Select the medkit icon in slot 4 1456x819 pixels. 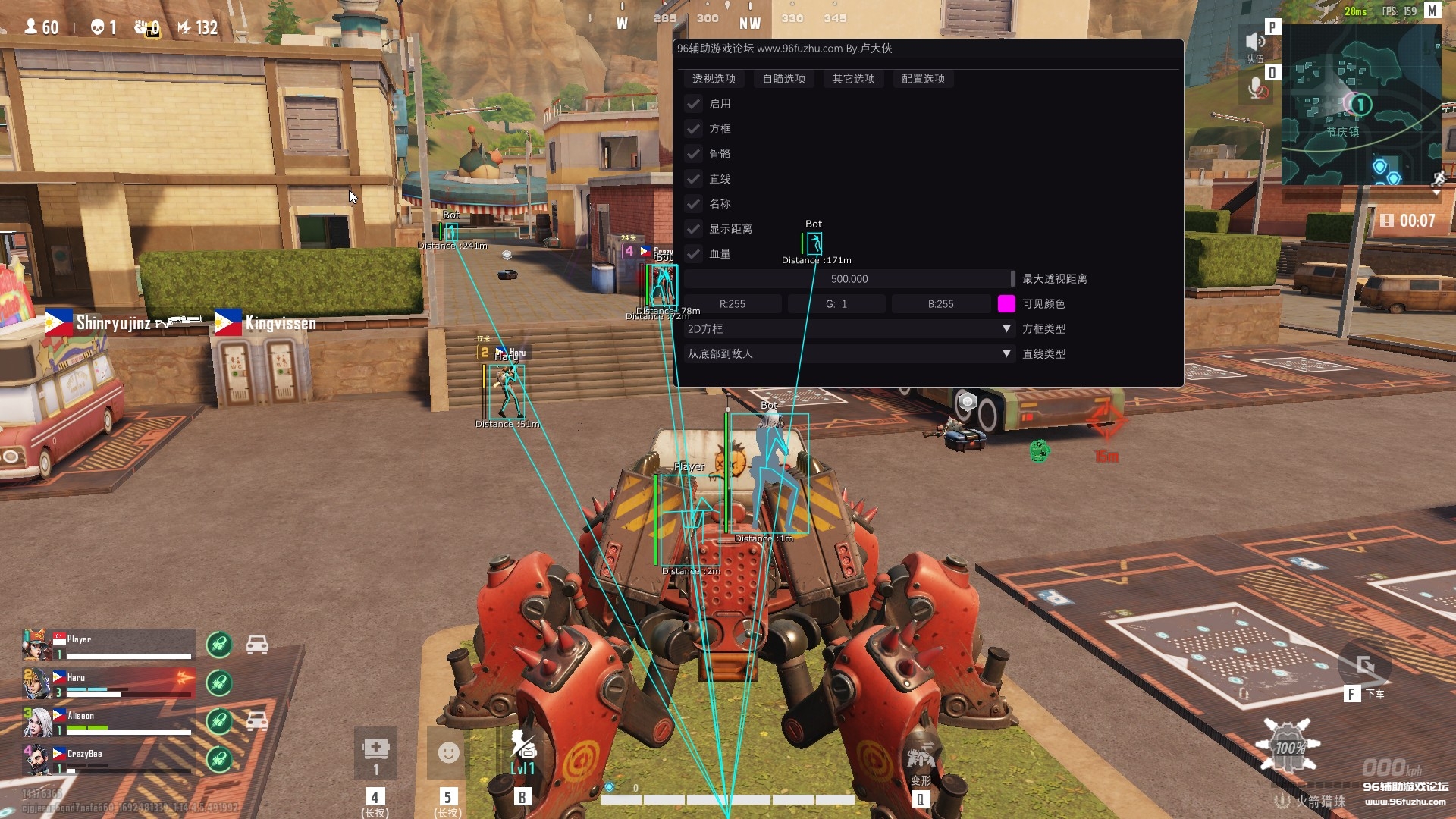pos(375,751)
